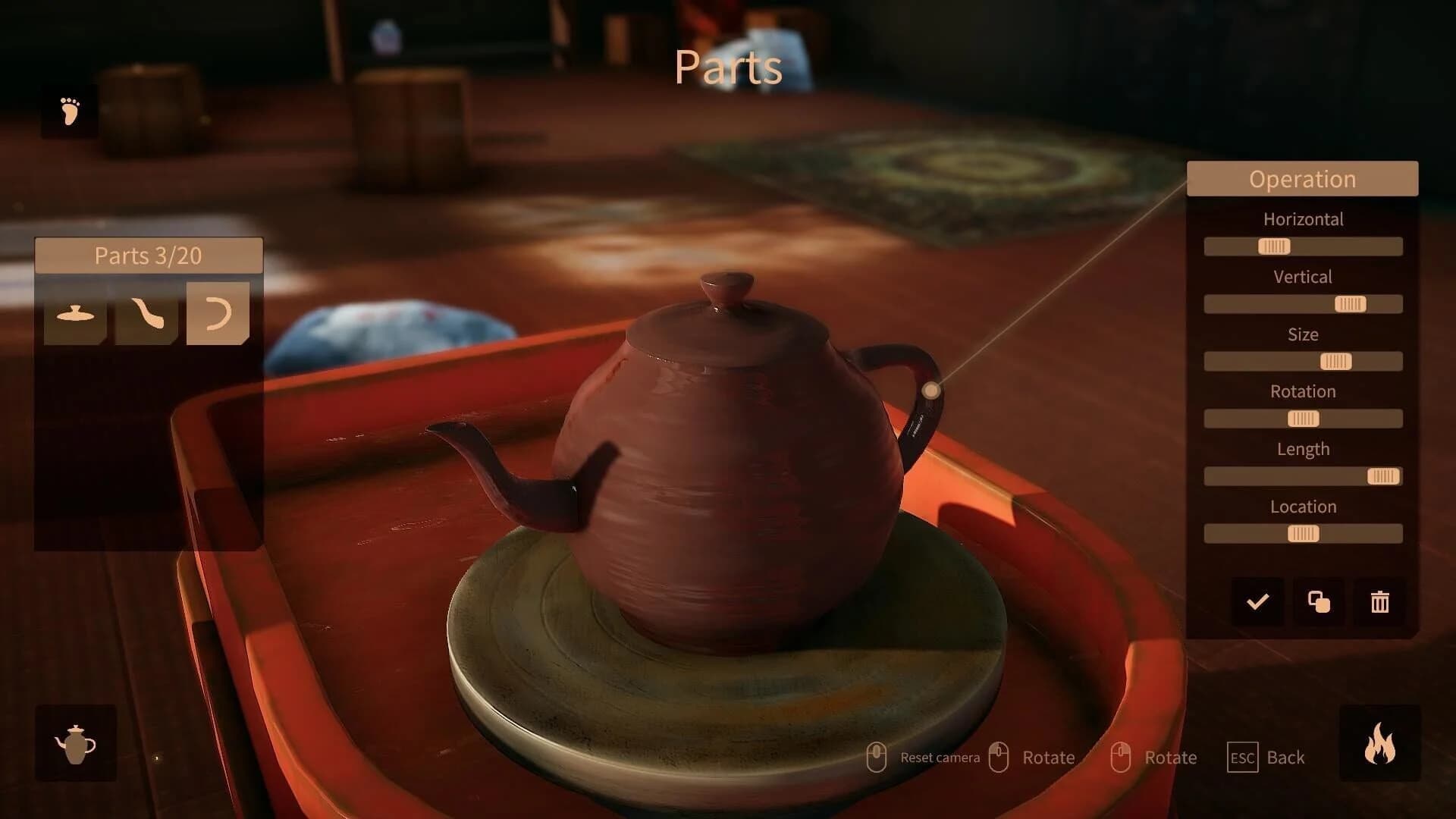Screen dimensions: 1456x819
Task: Click the Operation panel header
Action: tap(1302, 179)
